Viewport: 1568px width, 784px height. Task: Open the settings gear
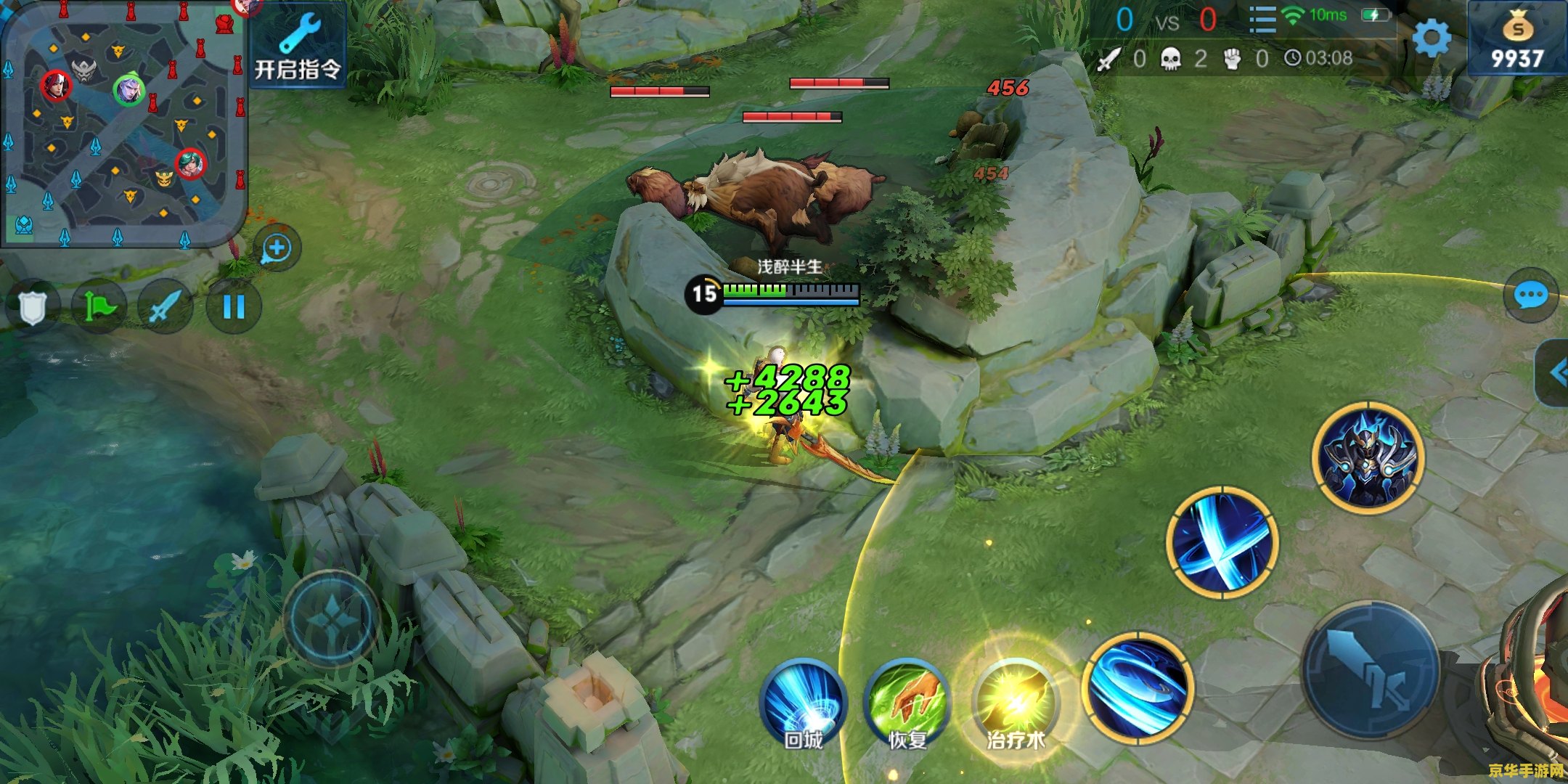pos(1432,38)
